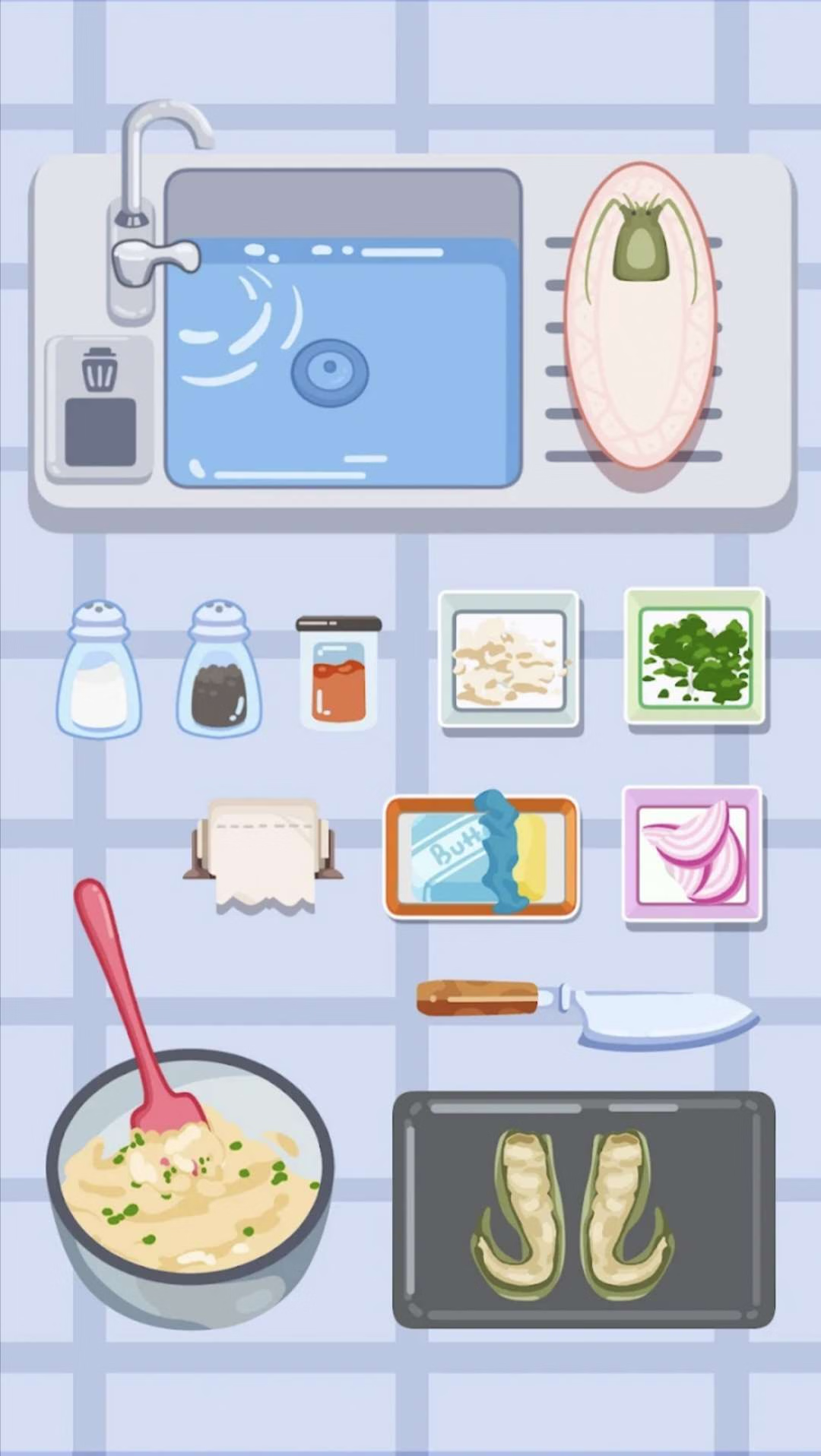Image resolution: width=821 pixels, height=1456 pixels.
Task: Pick the sliced red onion dish
Action: 692,854
